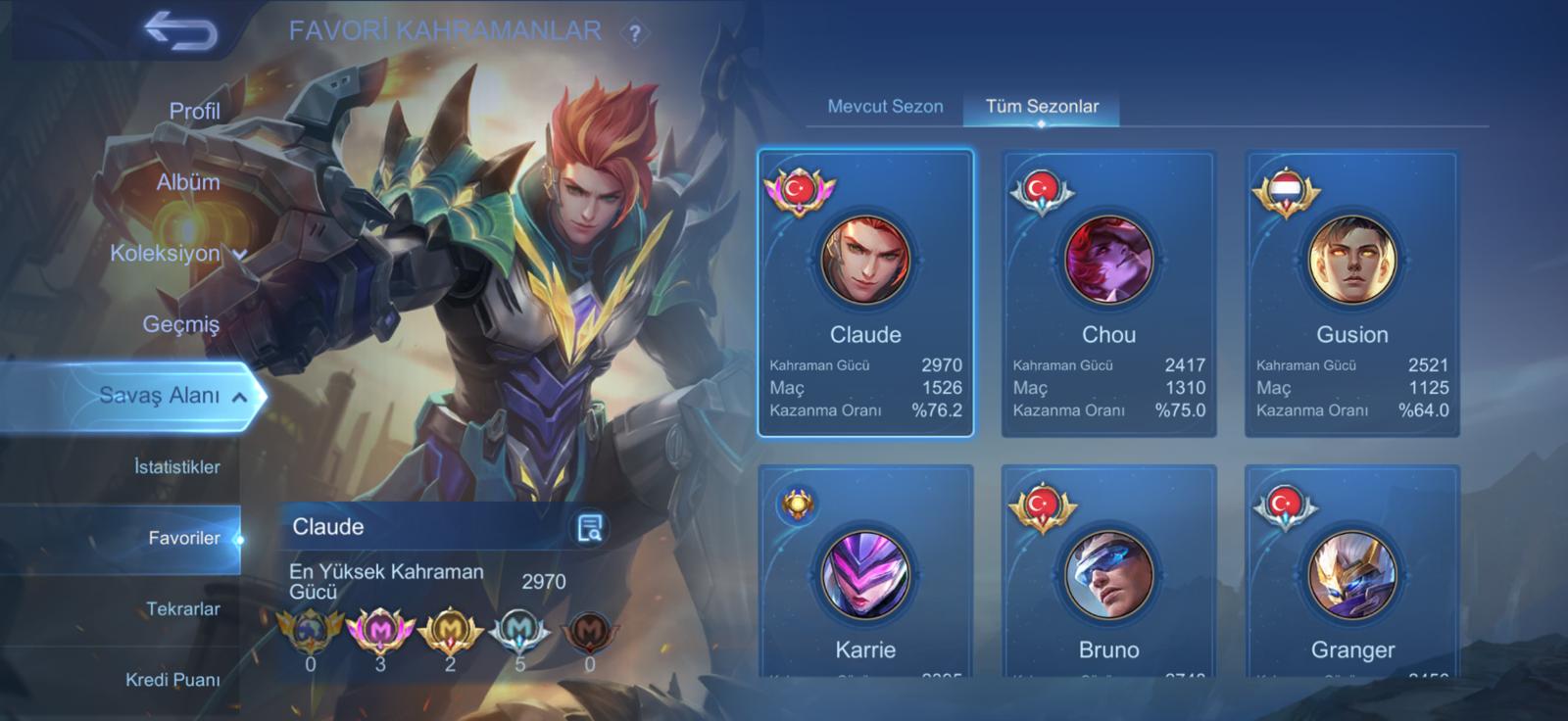This screenshot has height=721, width=1568.
Task: Pick the Gusion hero card
Action: pyautogui.click(x=1351, y=293)
